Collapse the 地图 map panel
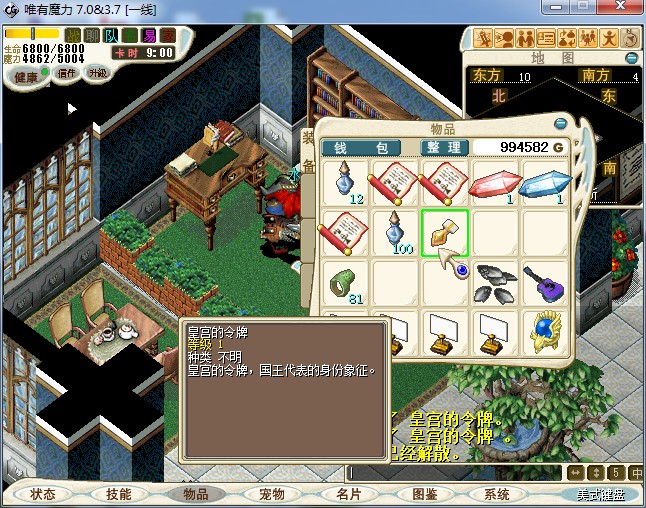This screenshot has width=646, height=508. pos(632,58)
